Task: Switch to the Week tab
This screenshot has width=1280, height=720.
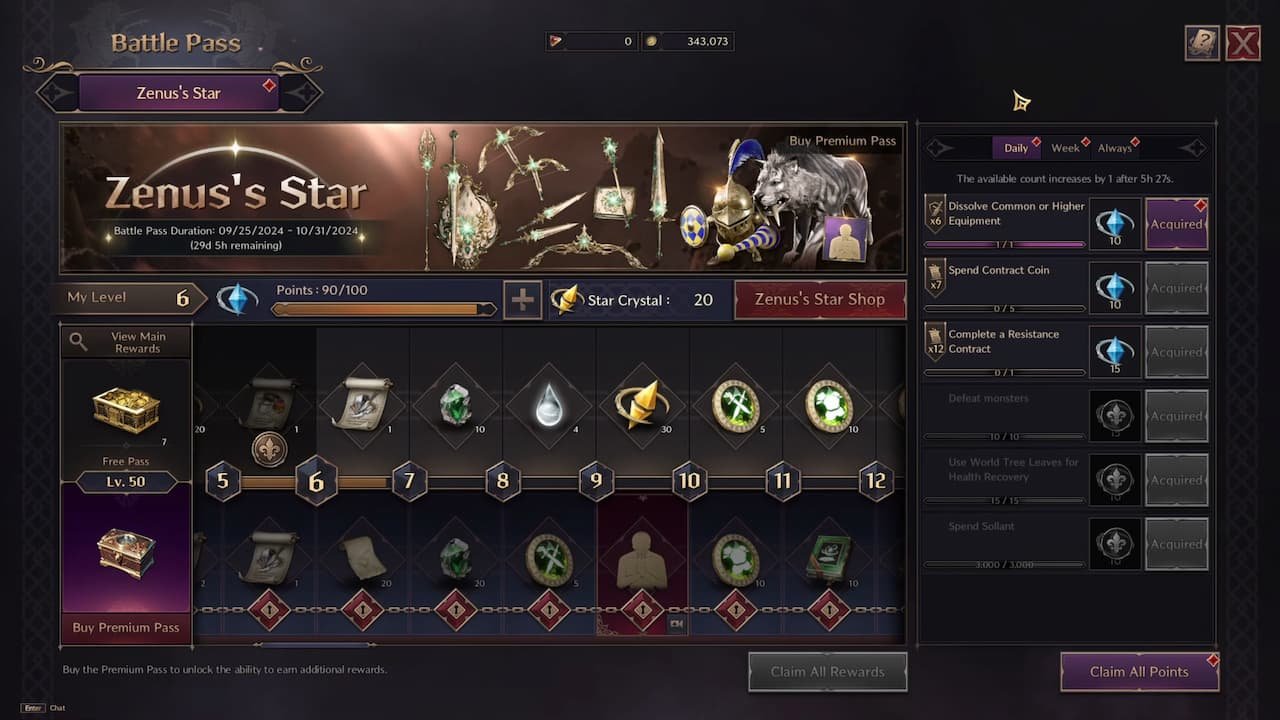Action: [x=1065, y=147]
